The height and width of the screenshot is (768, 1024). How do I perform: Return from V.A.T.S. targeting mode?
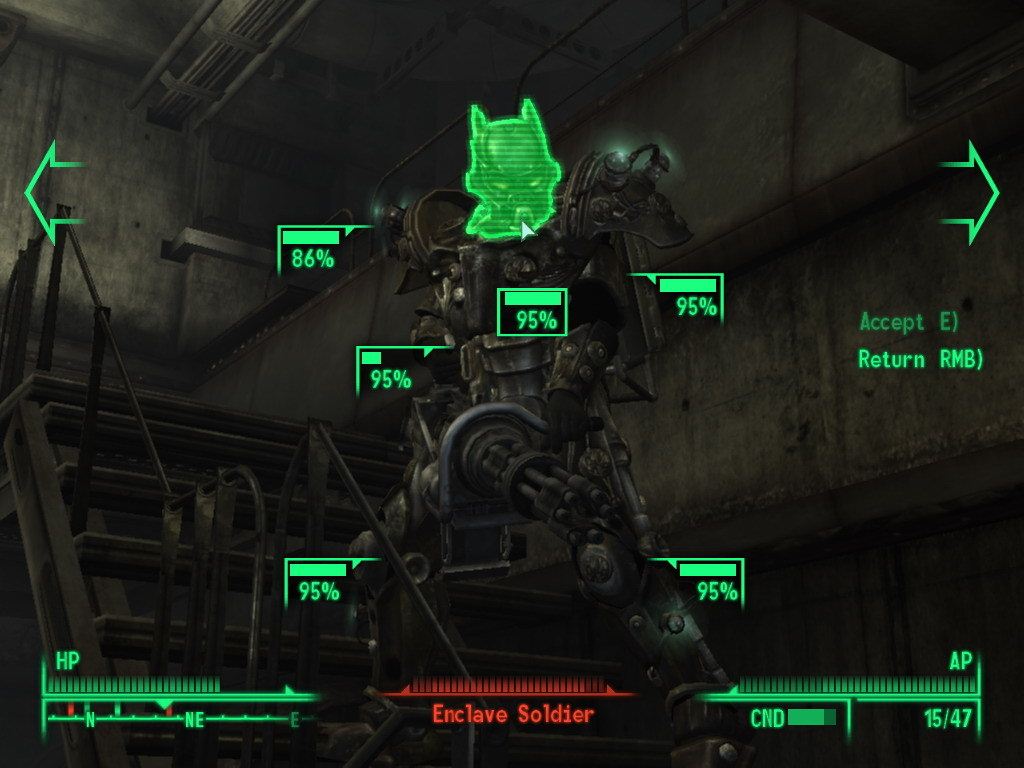point(920,359)
